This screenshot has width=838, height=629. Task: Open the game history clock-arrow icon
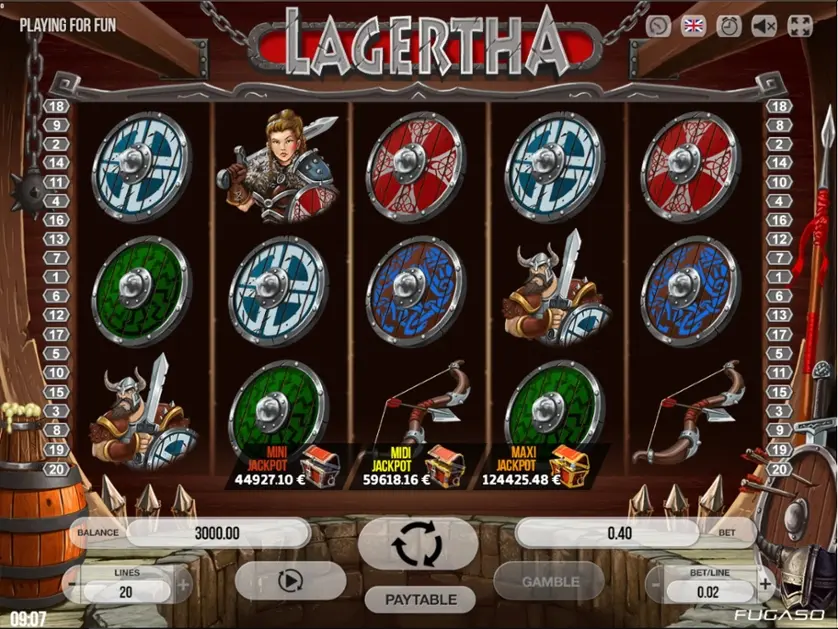tap(658, 27)
